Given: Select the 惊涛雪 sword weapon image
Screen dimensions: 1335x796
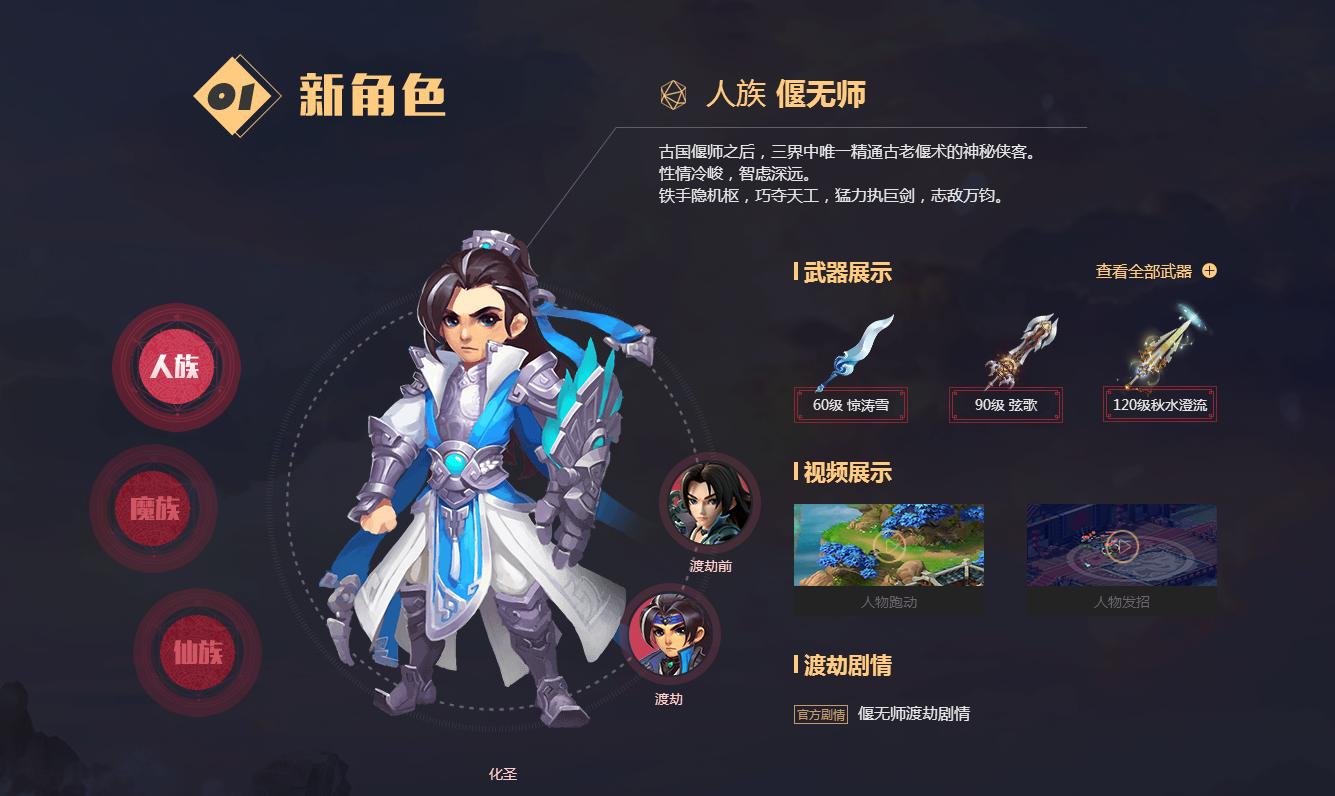Looking at the screenshot, I should tap(856, 347).
